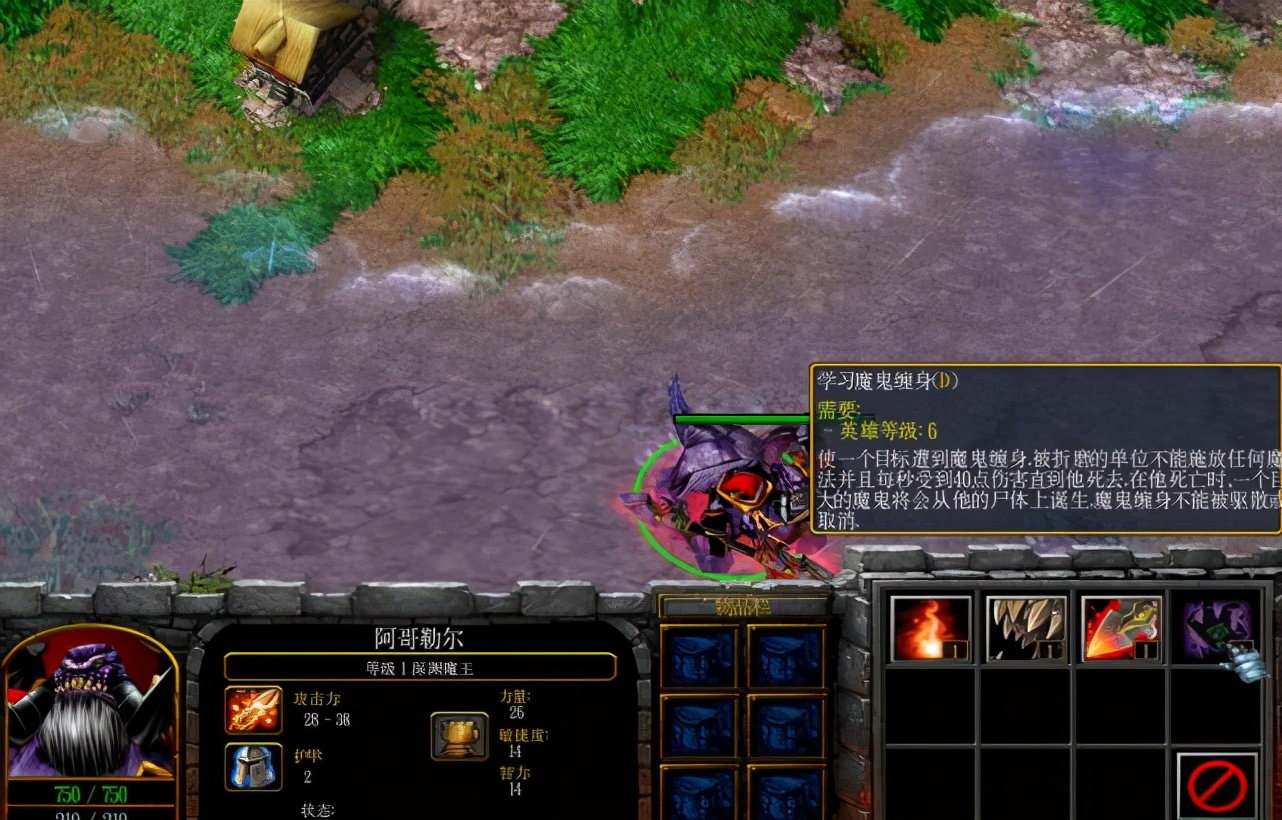Click the Cleaving Attack slash ability icon

pyautogui.click(x=1120, y=628)
